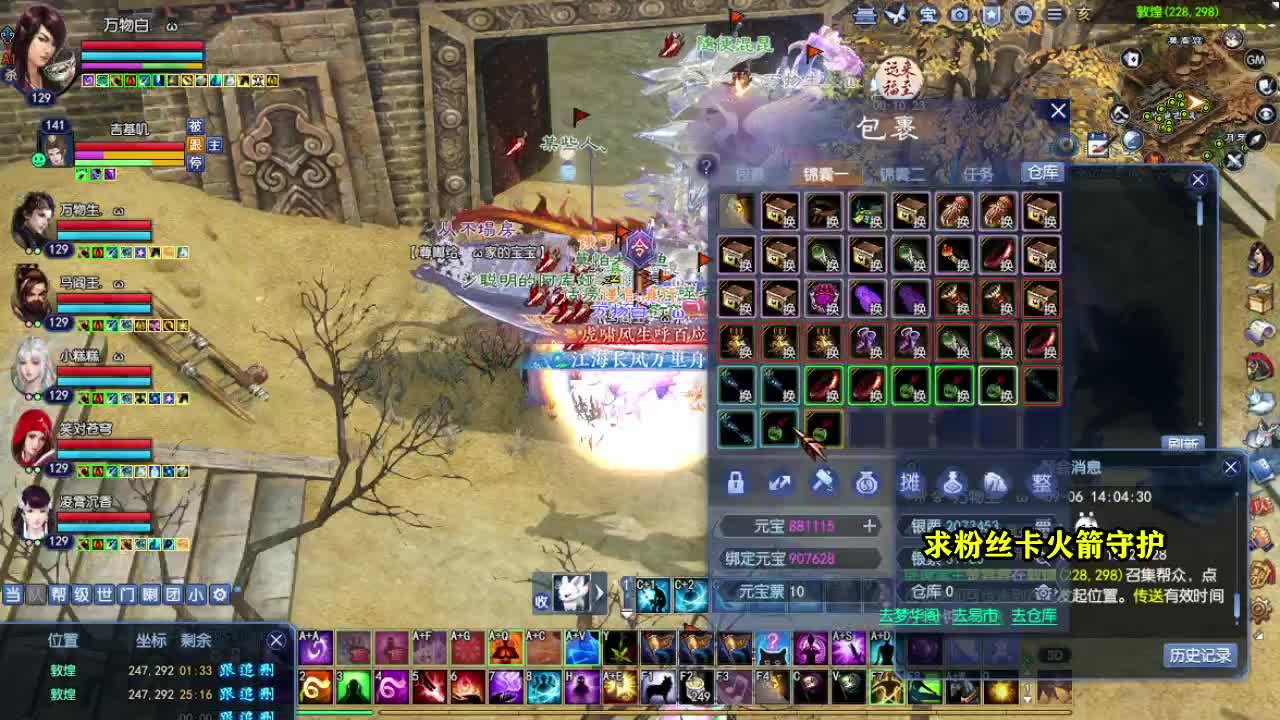1280x720 pixels.
Task: Open the butterfly activities icon on top bar
Action: click(895, 15)
